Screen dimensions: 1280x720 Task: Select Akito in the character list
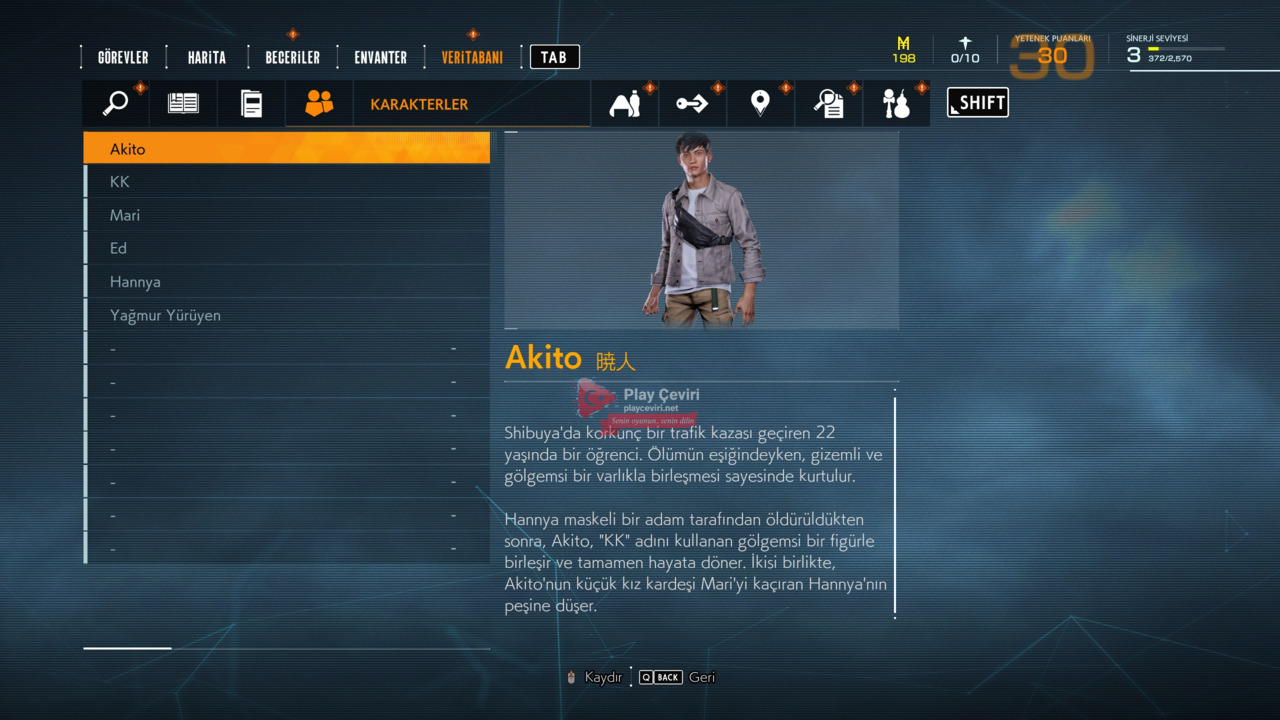287,149
